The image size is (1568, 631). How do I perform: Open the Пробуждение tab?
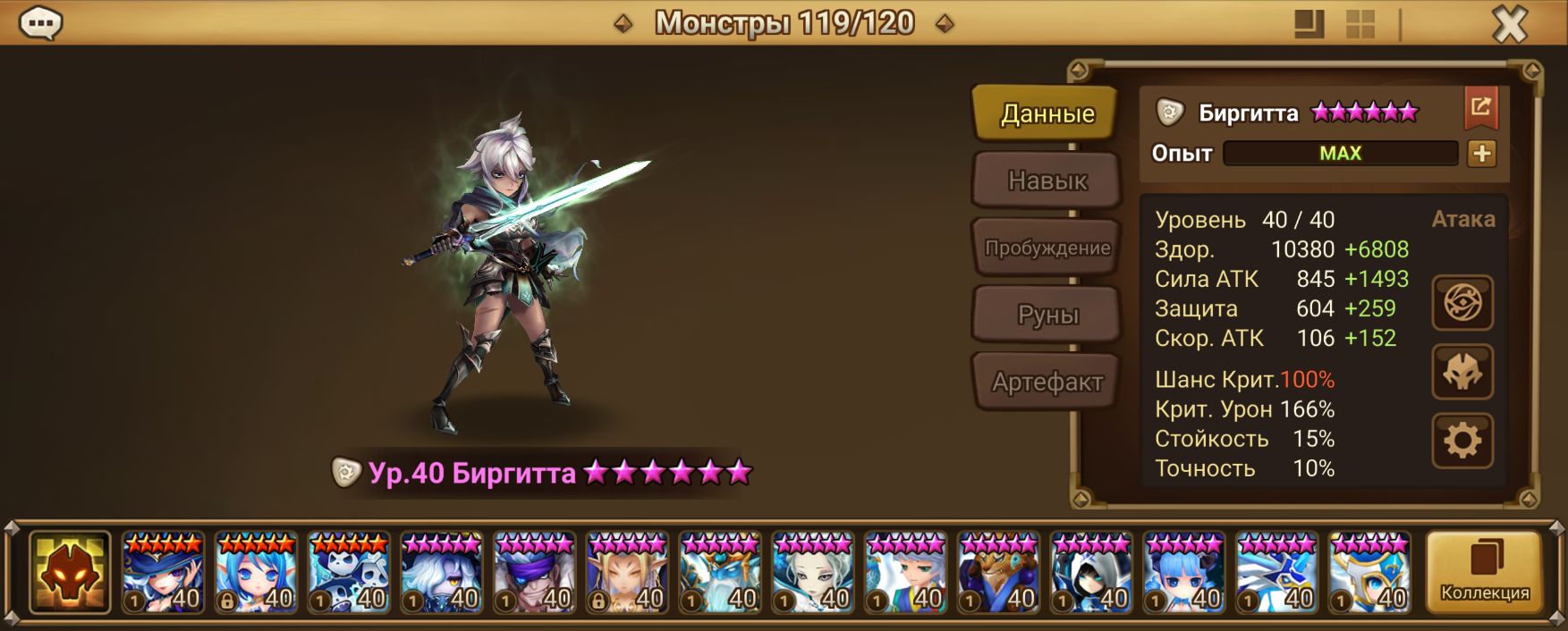(x=1047, y=248)
